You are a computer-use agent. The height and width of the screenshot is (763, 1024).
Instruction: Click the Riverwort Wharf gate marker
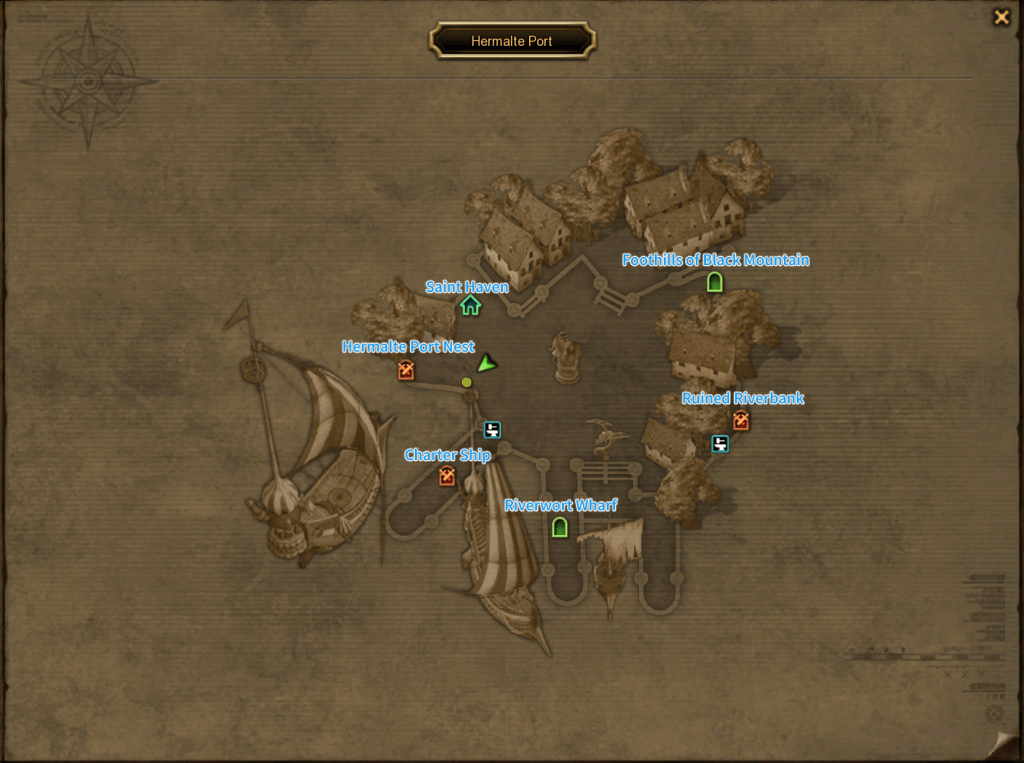(560, 527)
